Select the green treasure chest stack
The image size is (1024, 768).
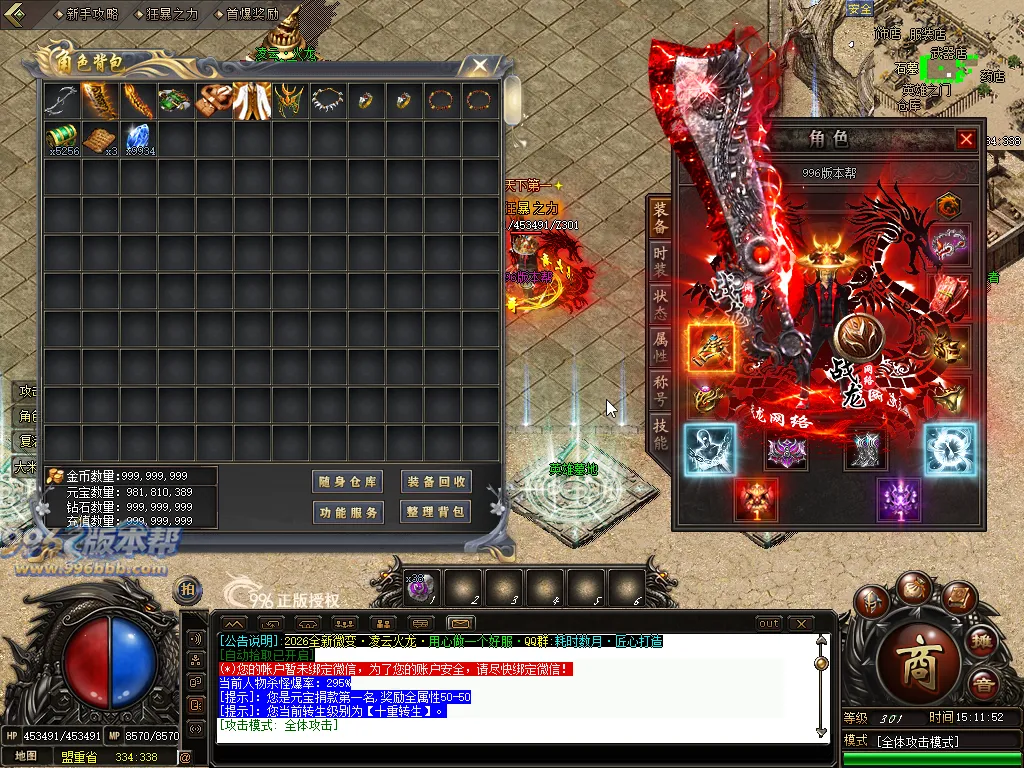(x=62, y=138)
